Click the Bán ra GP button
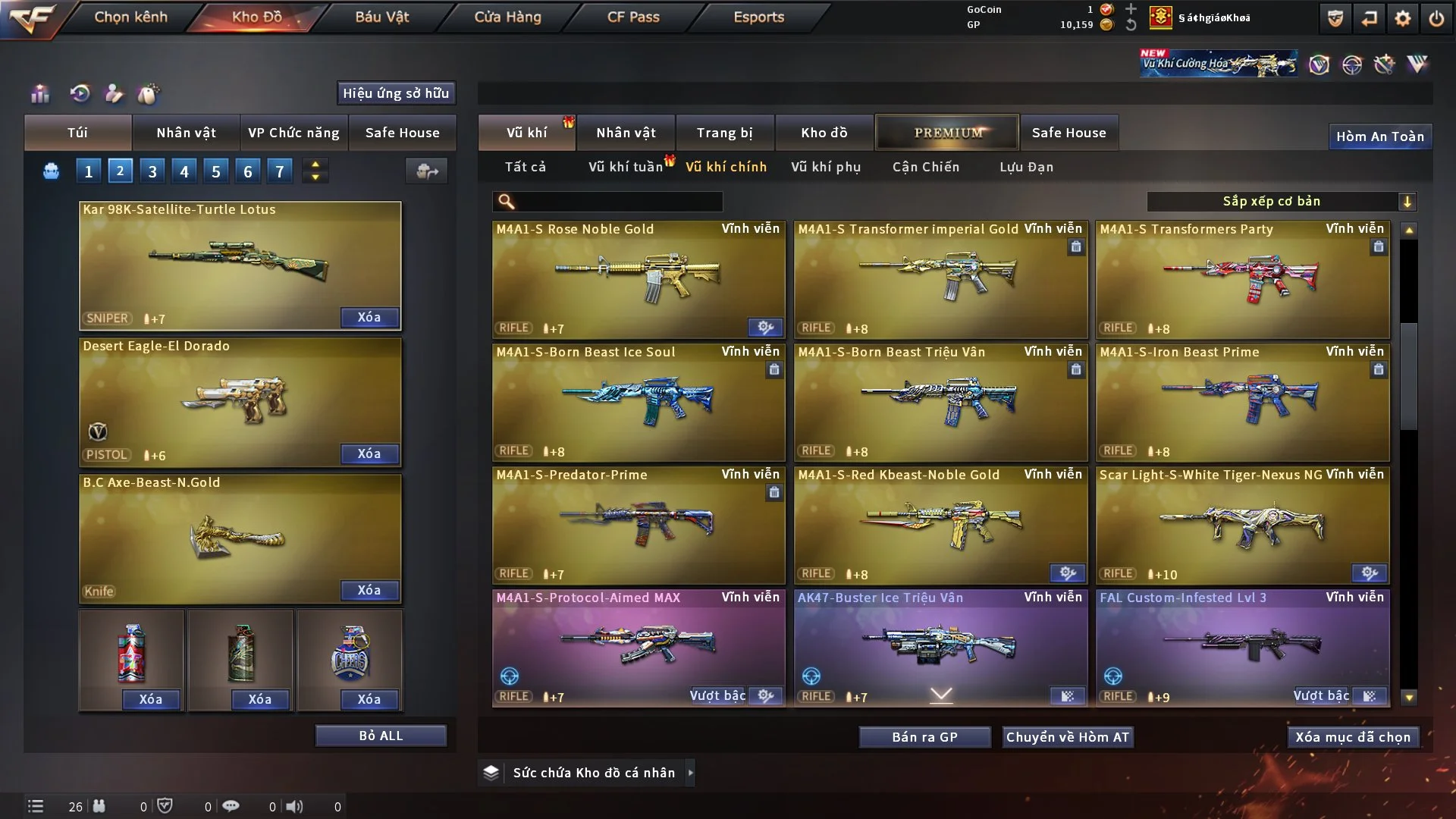Screen dimensions: 1456x819 pyautogui.click(x=924, y=737)
